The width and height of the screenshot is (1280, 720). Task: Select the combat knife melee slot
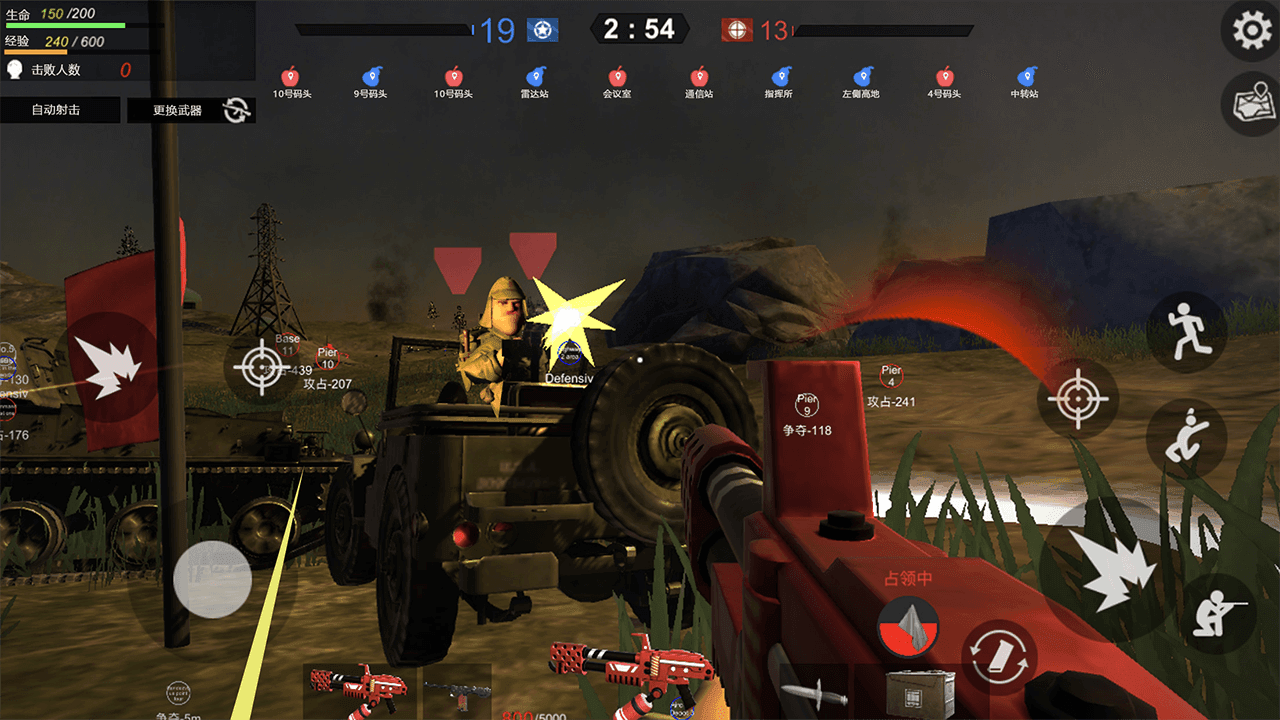(815, 692)
